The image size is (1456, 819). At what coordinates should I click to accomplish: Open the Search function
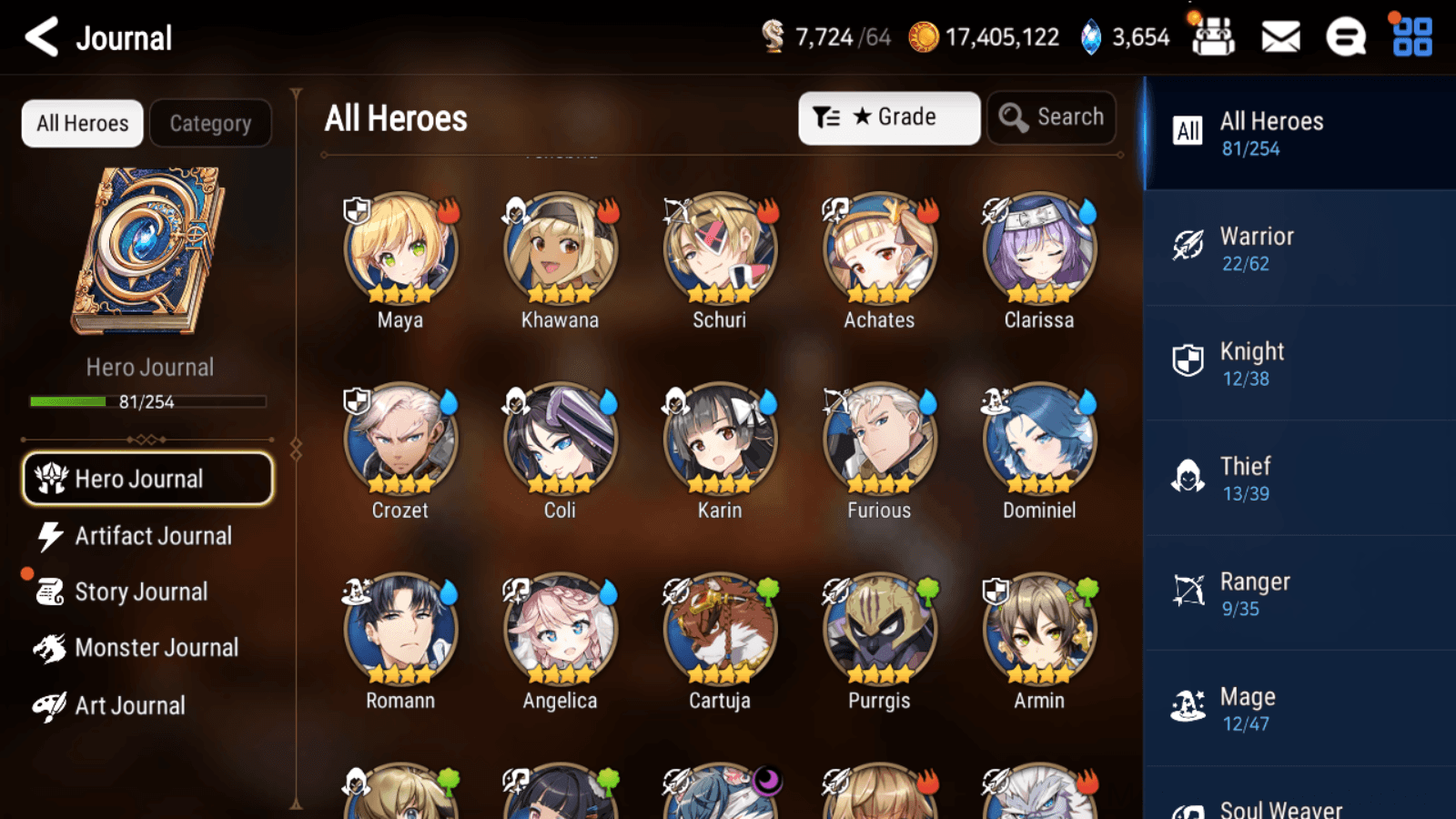point(1052,117)
